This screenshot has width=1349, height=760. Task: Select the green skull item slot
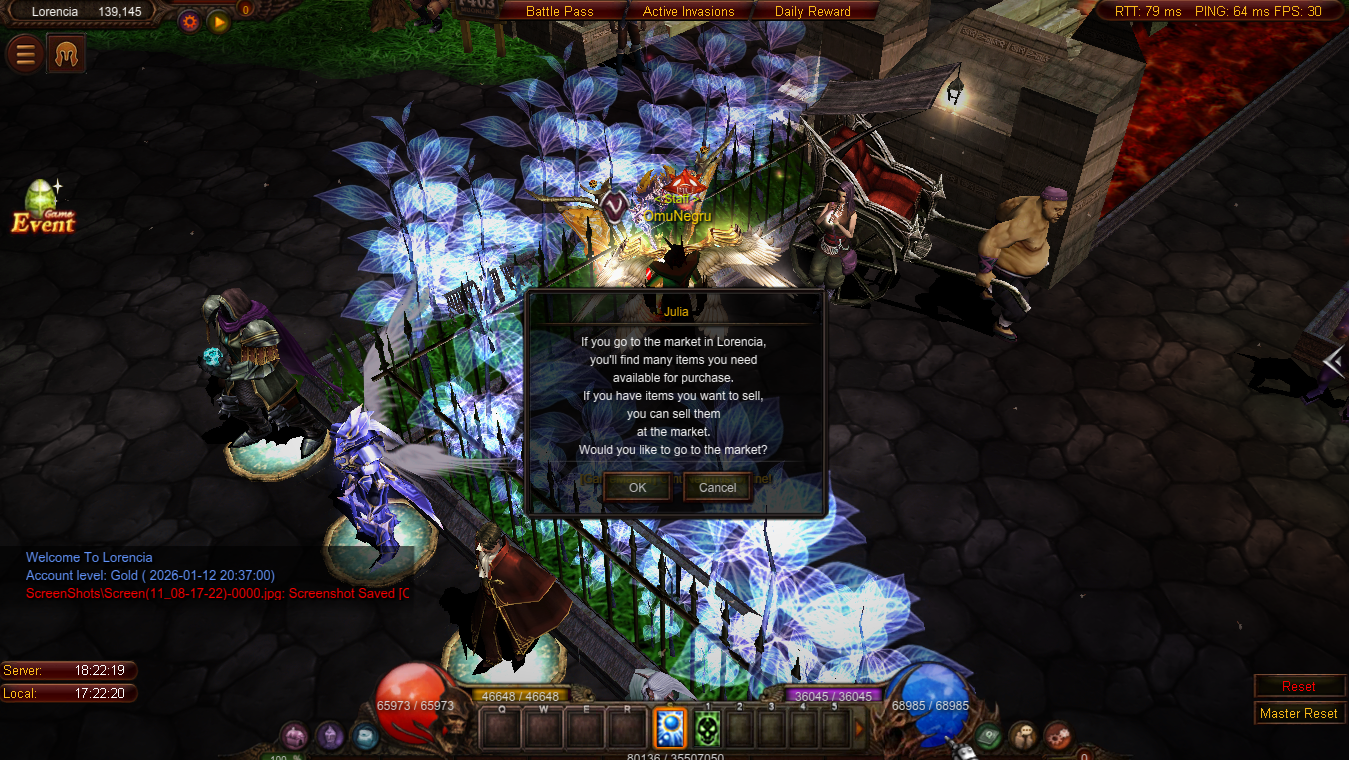coord(707,729)
